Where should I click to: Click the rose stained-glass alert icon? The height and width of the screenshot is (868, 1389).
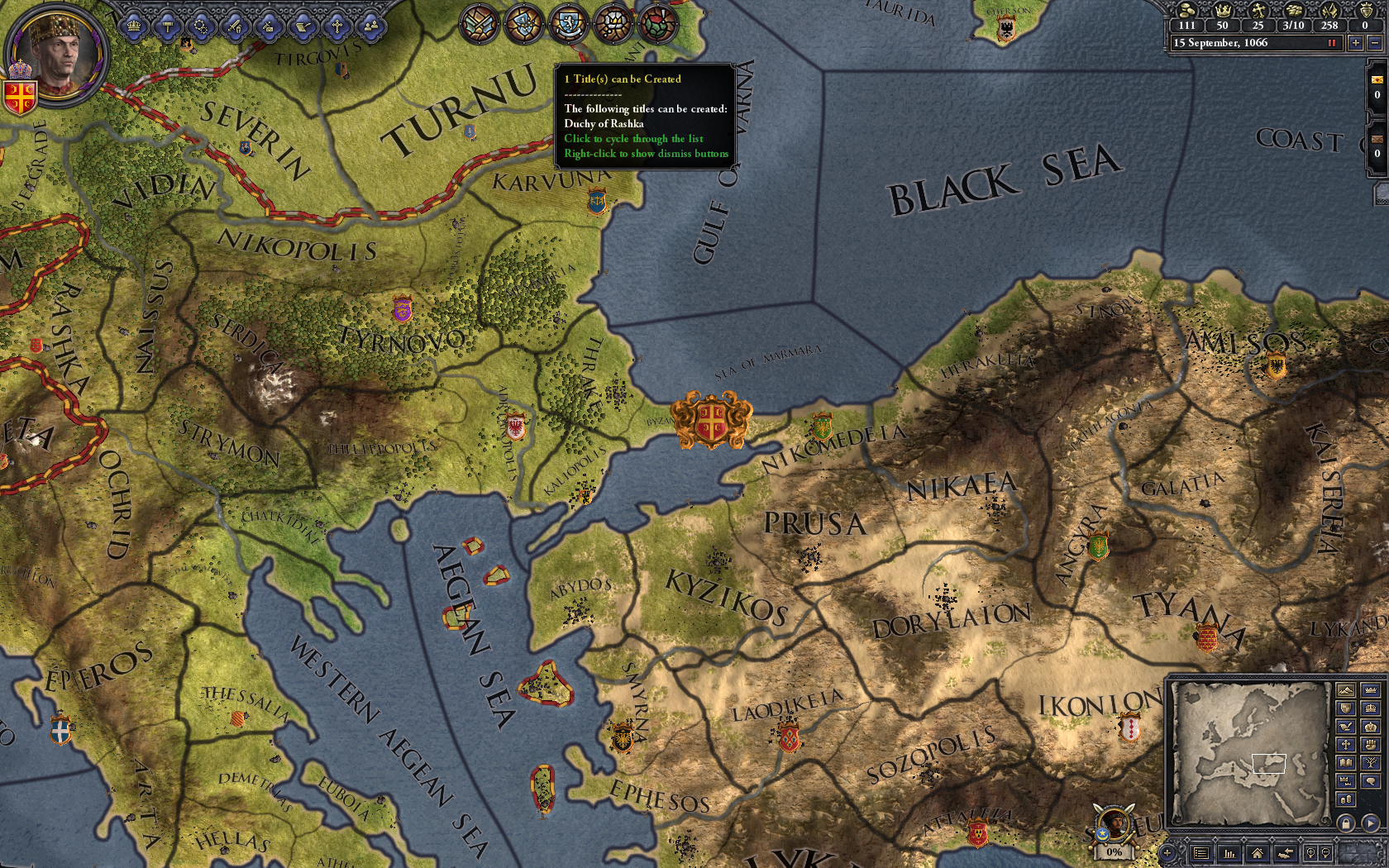click(x=656, y=25)
